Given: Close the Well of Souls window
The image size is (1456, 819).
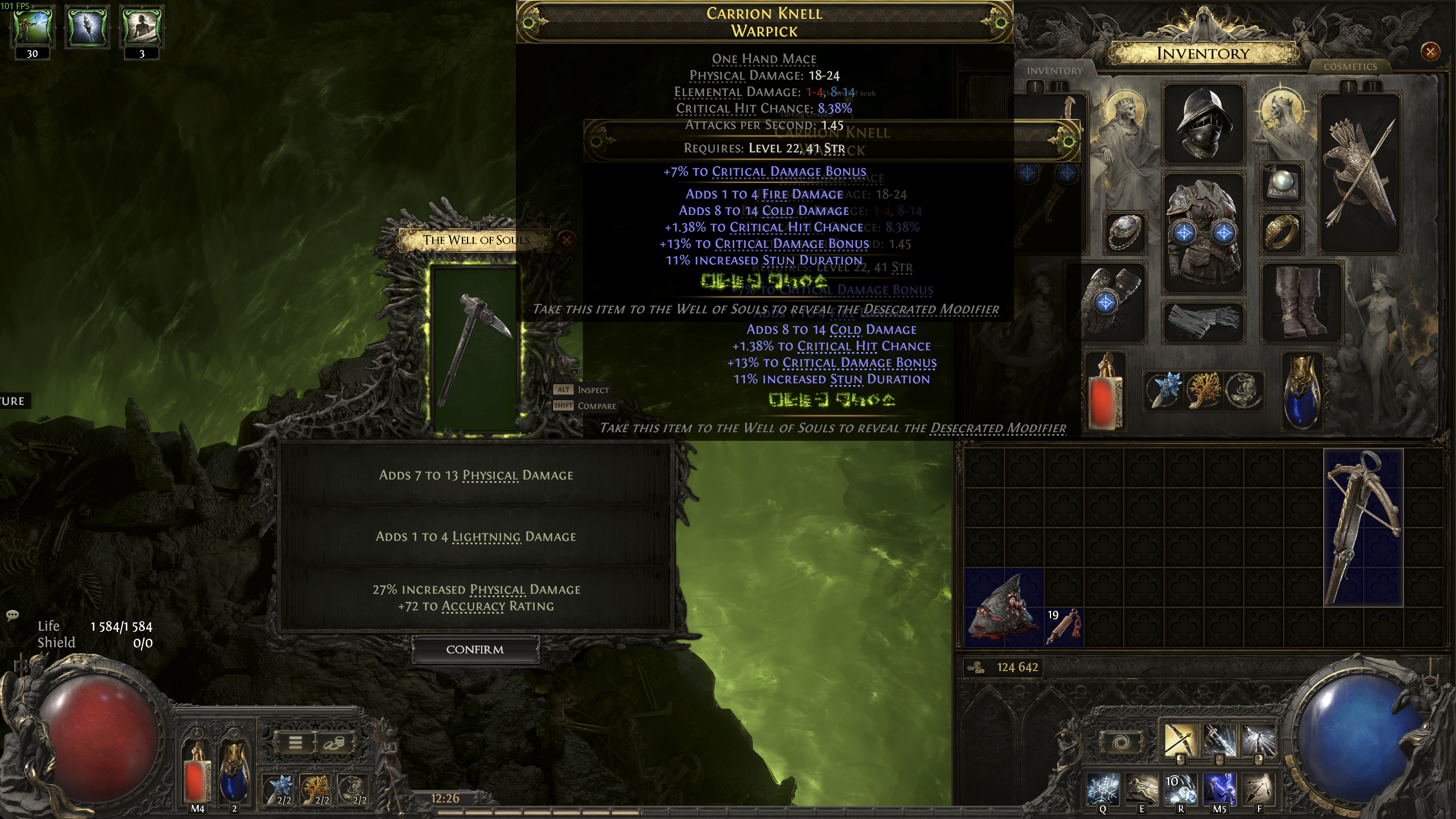Looking at the screenshot, I should pos(566,239).
